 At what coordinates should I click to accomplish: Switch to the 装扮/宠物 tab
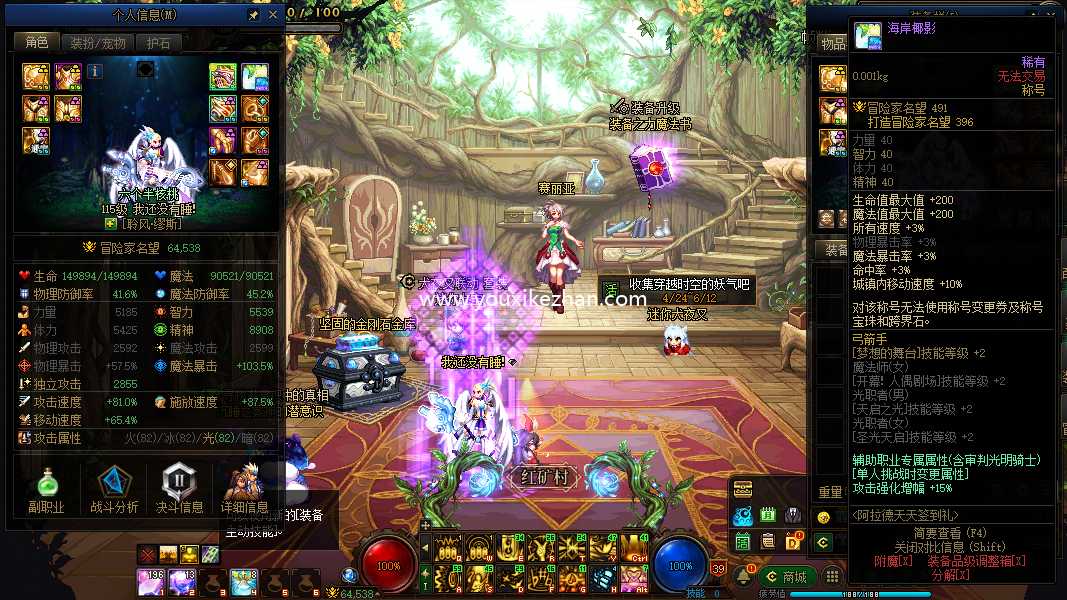(96, 43)
